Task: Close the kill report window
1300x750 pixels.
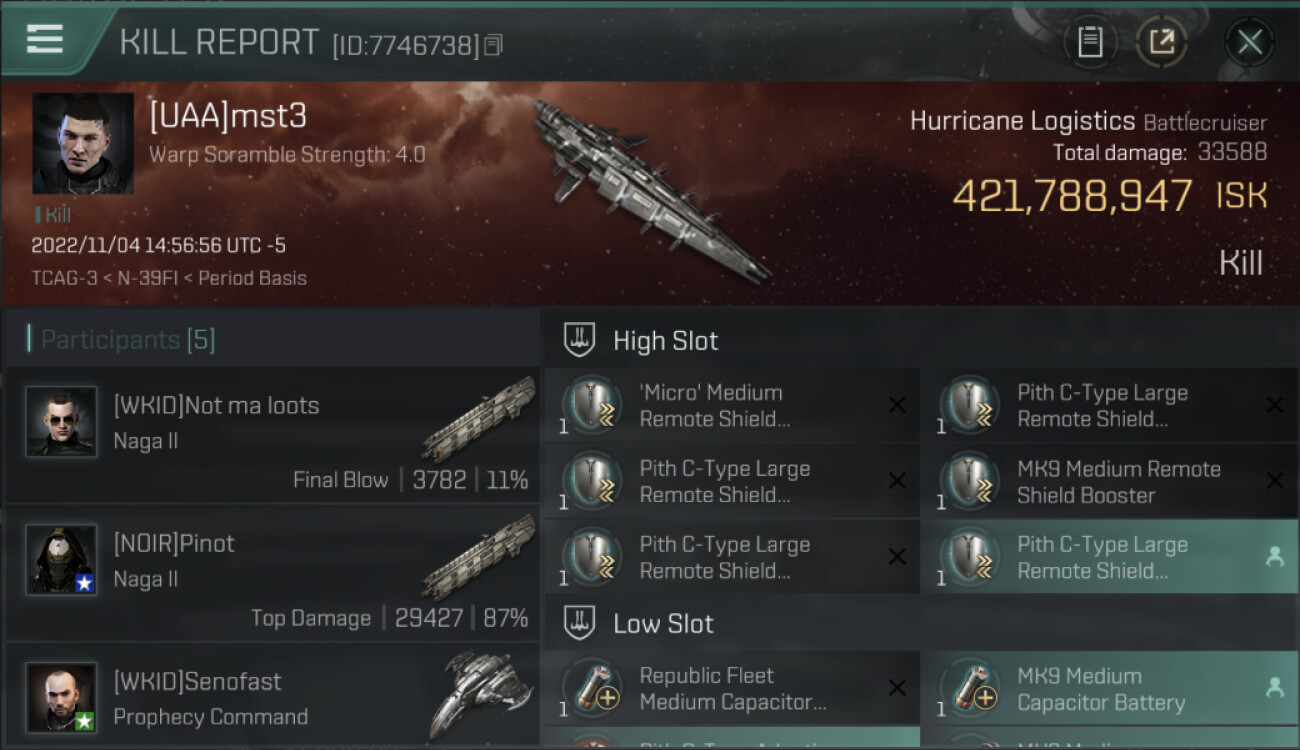Action: (1249, 42)
